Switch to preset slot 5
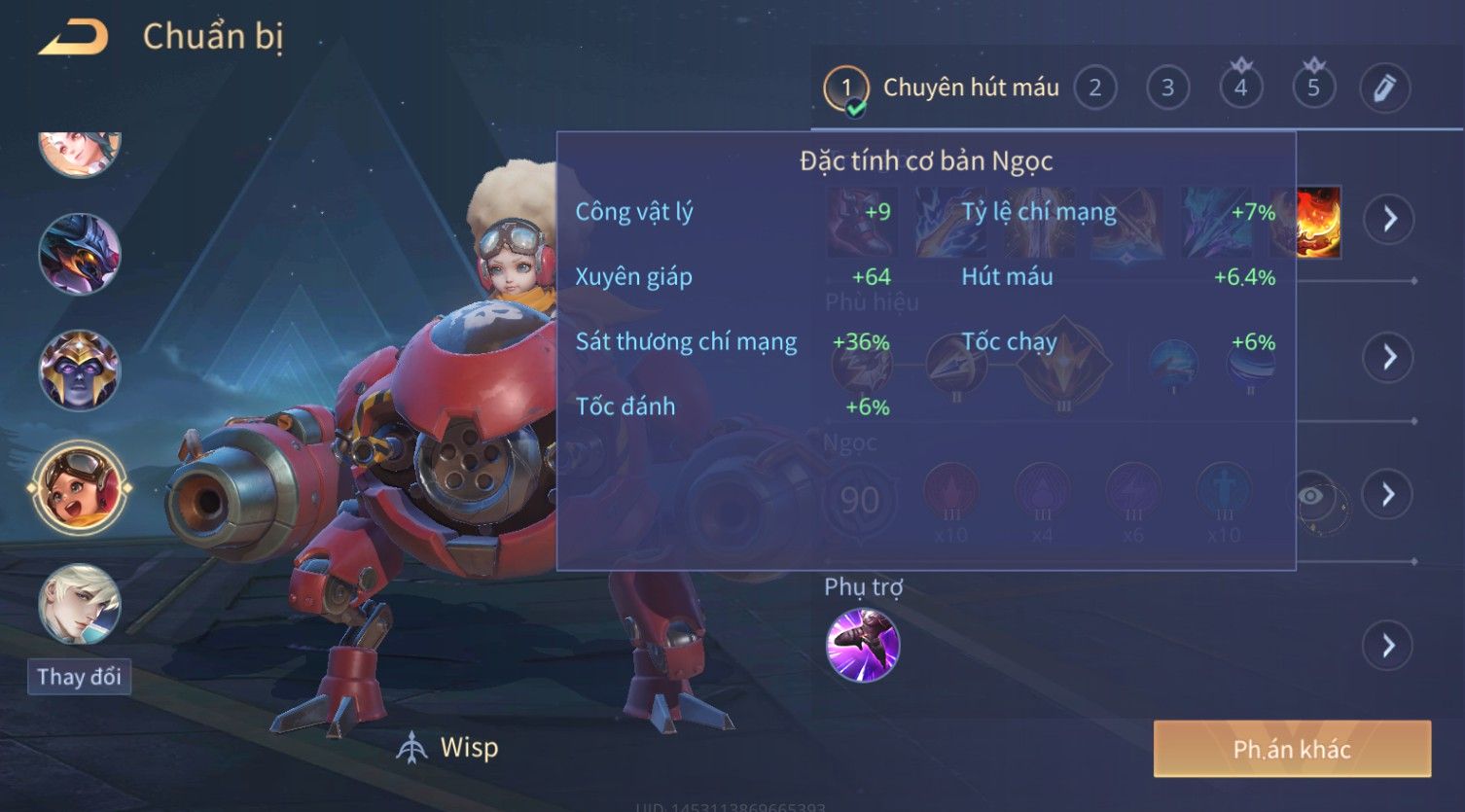The width and height of the screenshot is (1465, 812). (1313, 88)
